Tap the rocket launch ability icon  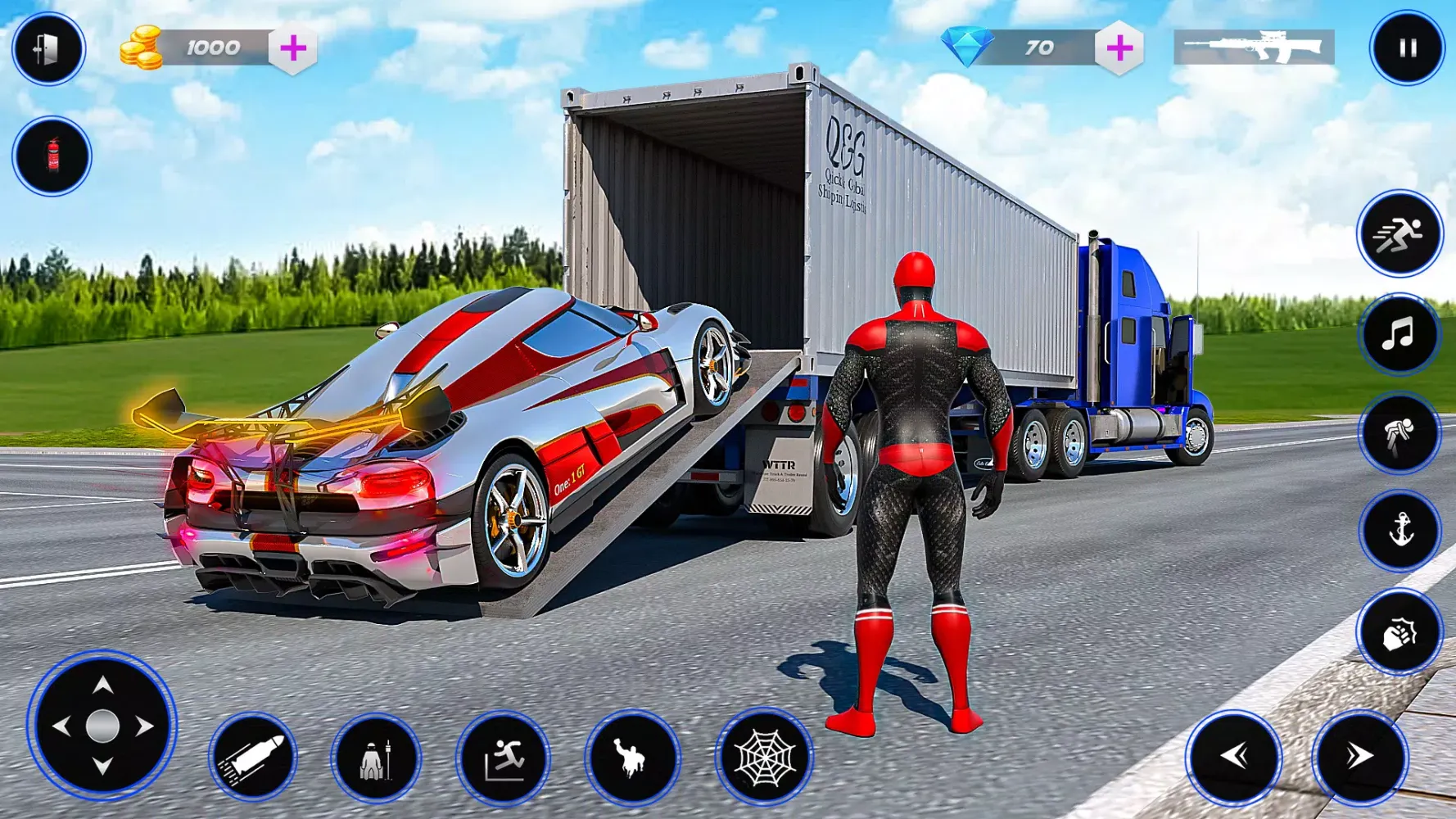(x=376, y=758)
